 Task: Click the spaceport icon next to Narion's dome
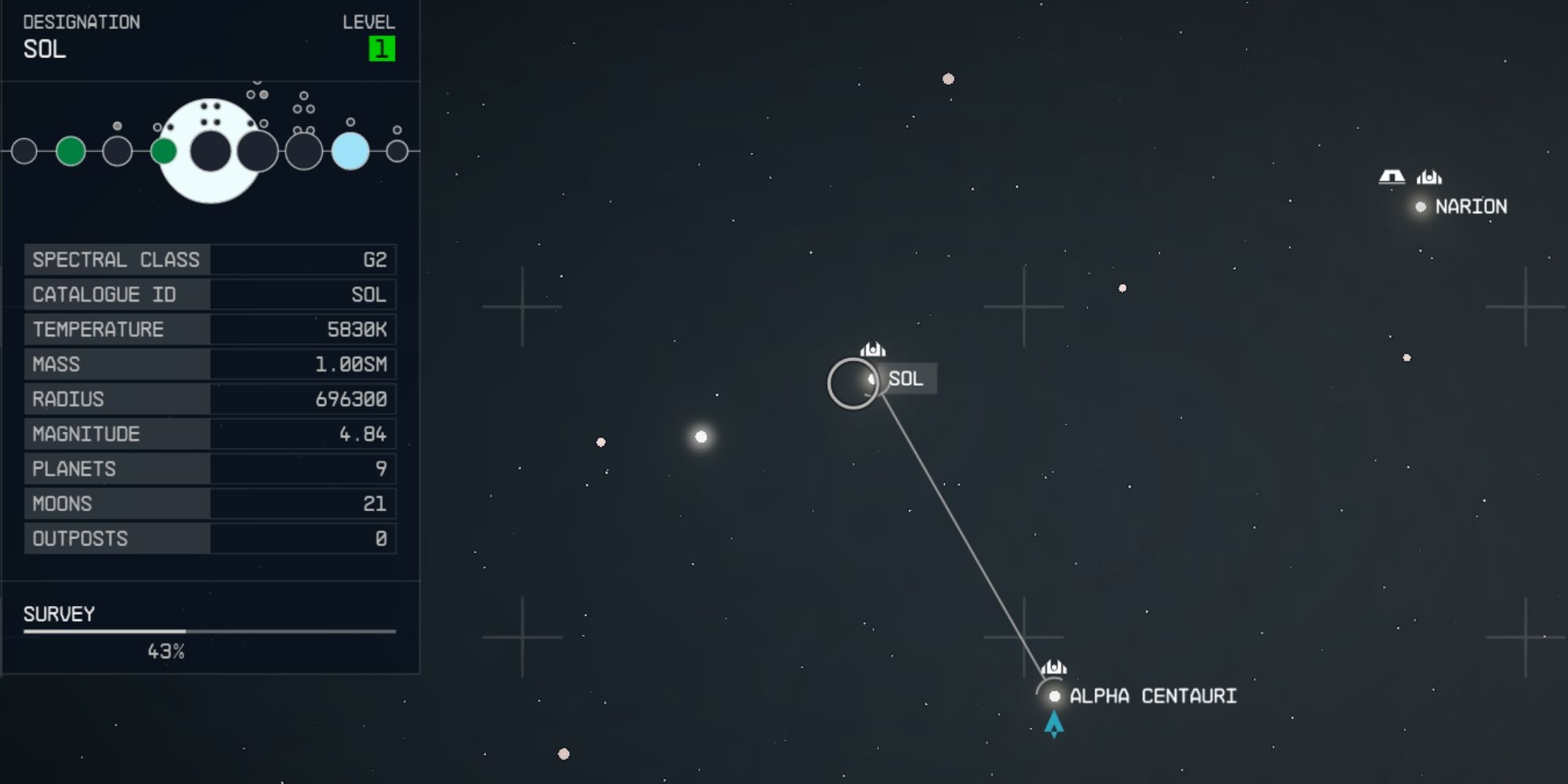1428,176
